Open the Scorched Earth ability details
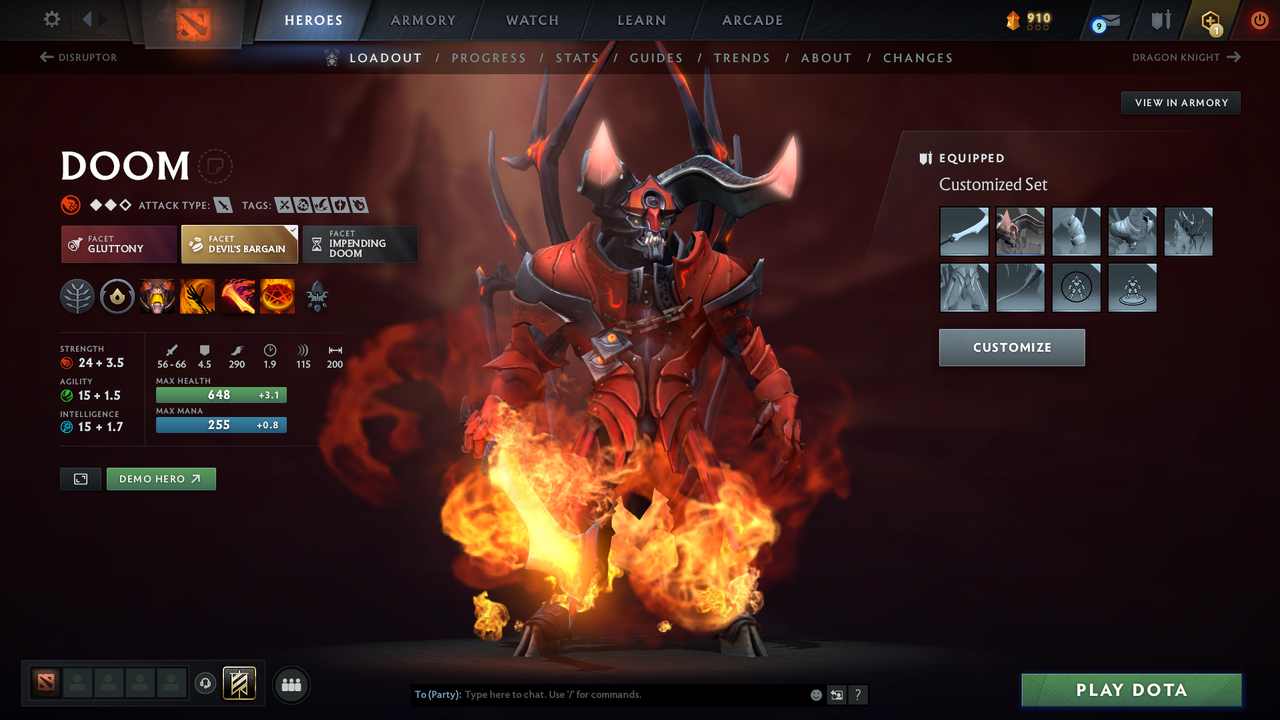The height and width of the screenshot is (720, 1280). (x=197, y=296)
